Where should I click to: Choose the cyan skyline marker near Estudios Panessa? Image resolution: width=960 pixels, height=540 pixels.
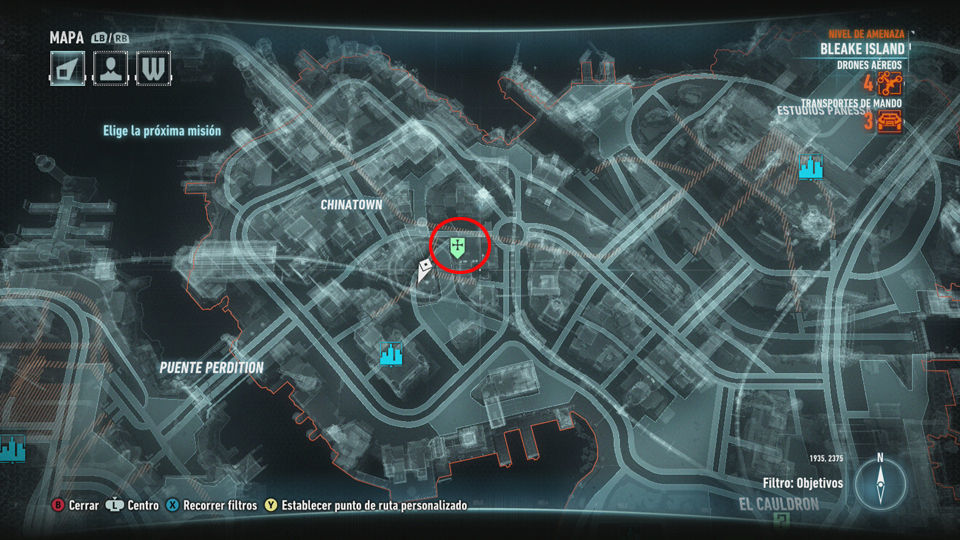tap(811, 167)
